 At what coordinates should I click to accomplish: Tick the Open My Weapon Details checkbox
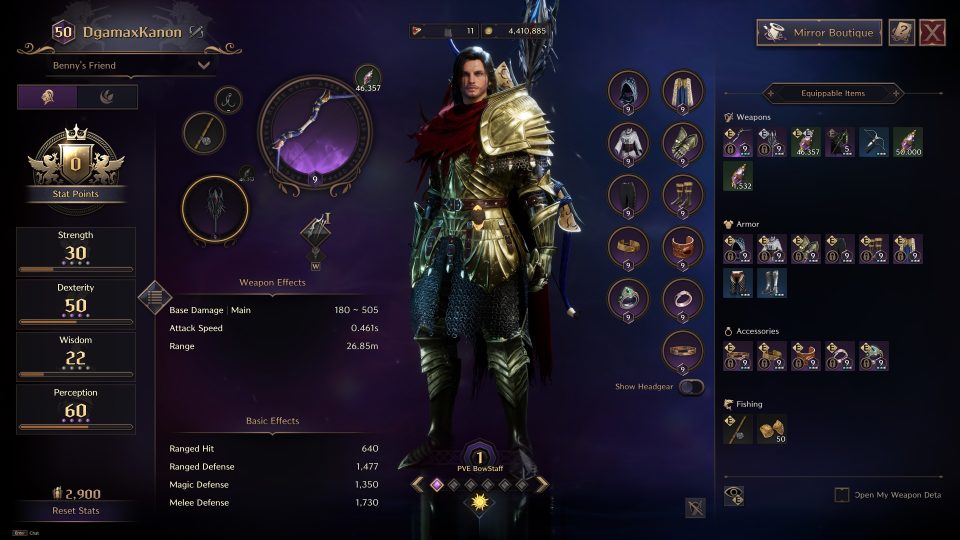click(x=842, y=495)
